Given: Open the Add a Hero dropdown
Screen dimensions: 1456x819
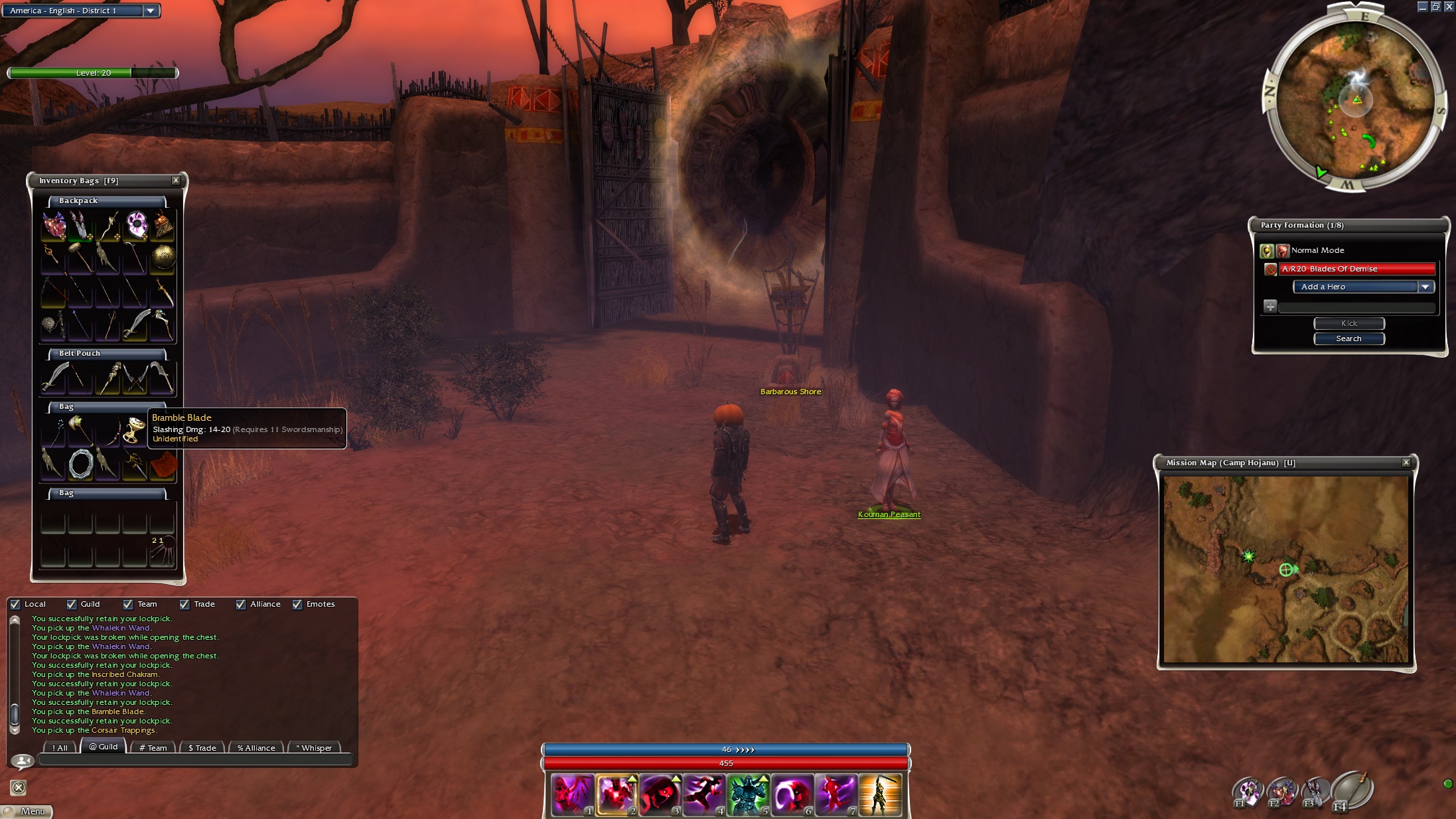Looking at the screenshot, I should tap(1425, 287).
